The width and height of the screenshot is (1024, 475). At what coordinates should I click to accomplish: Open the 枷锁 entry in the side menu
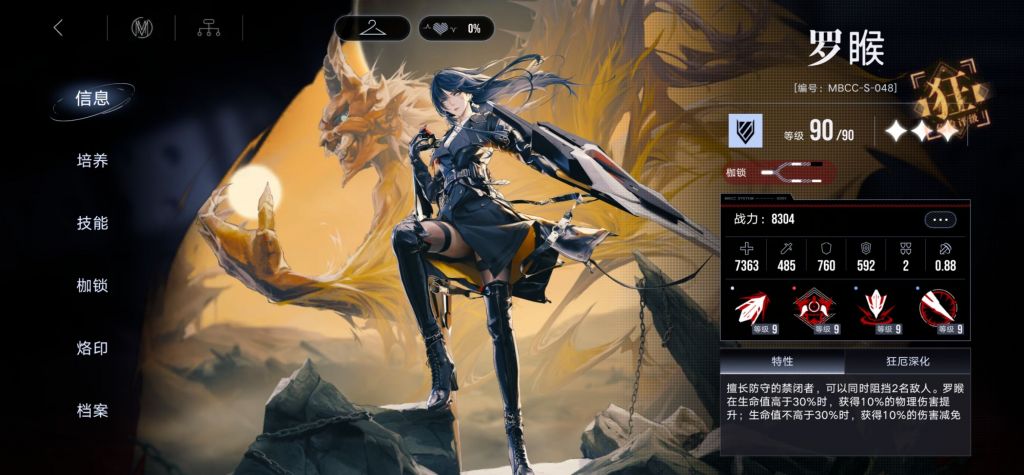(x=92, y=286)
